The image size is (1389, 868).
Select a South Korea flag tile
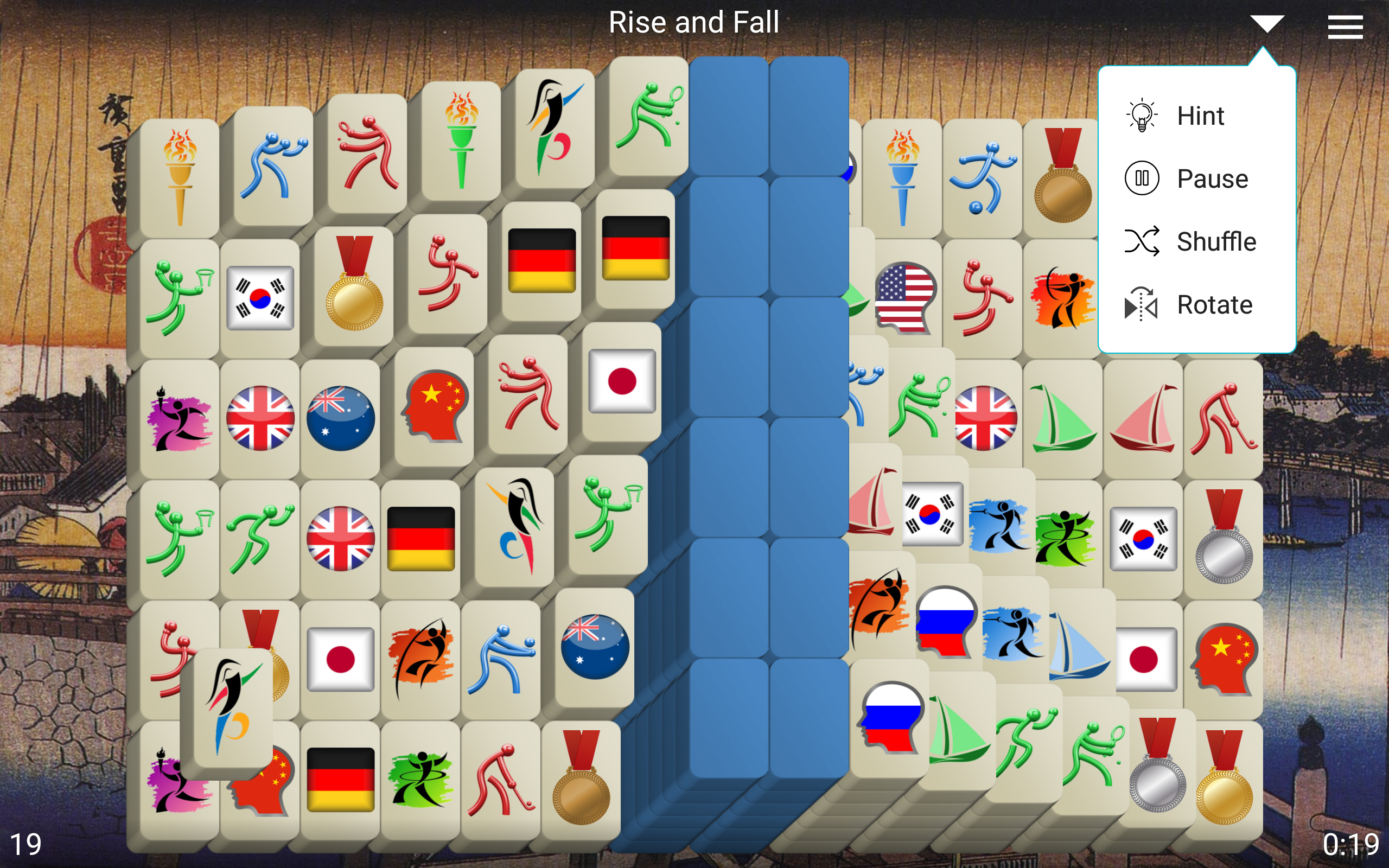(x=260, y=296)
